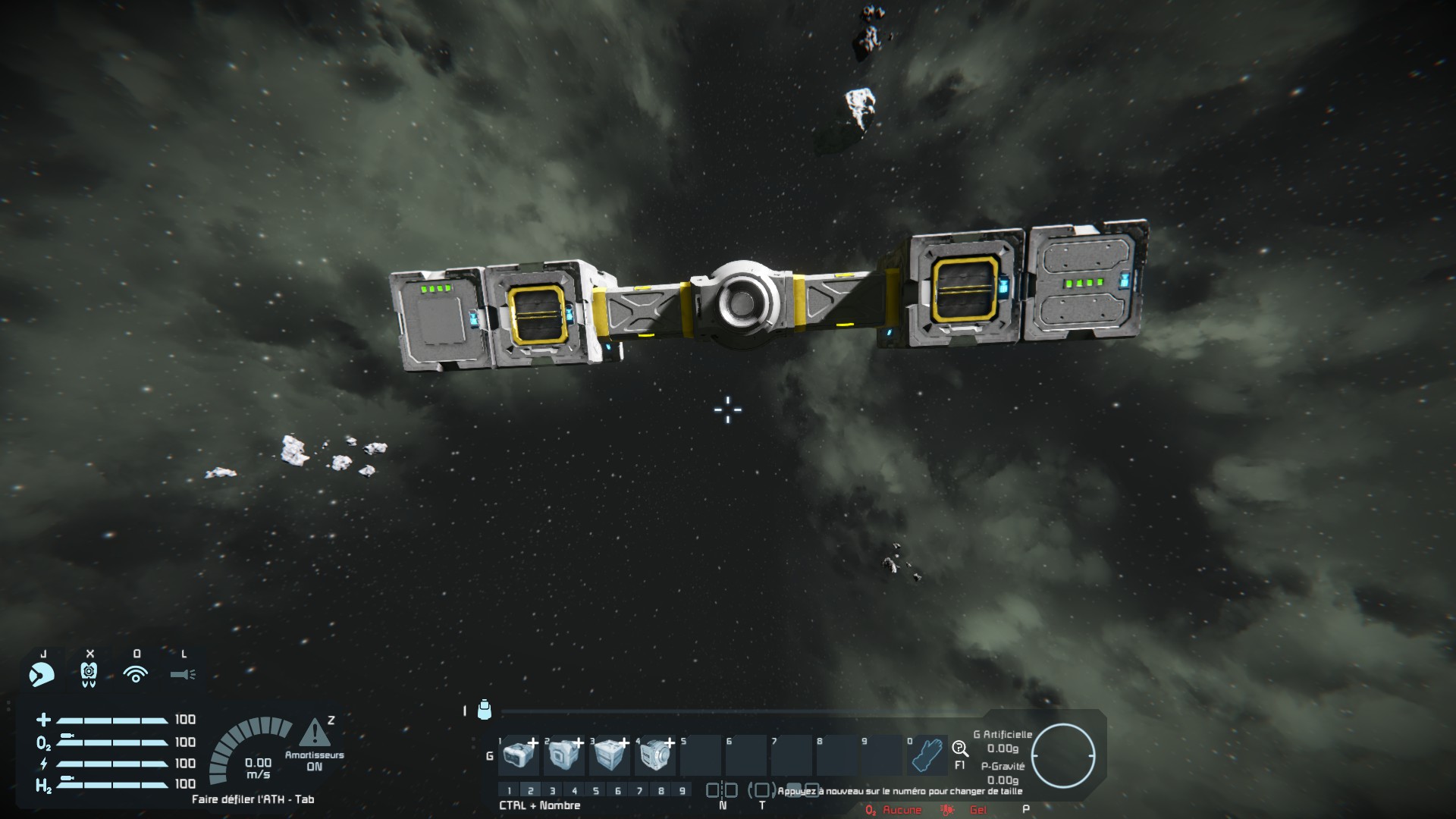Turn on the flashlight icon

coord(183,673)
